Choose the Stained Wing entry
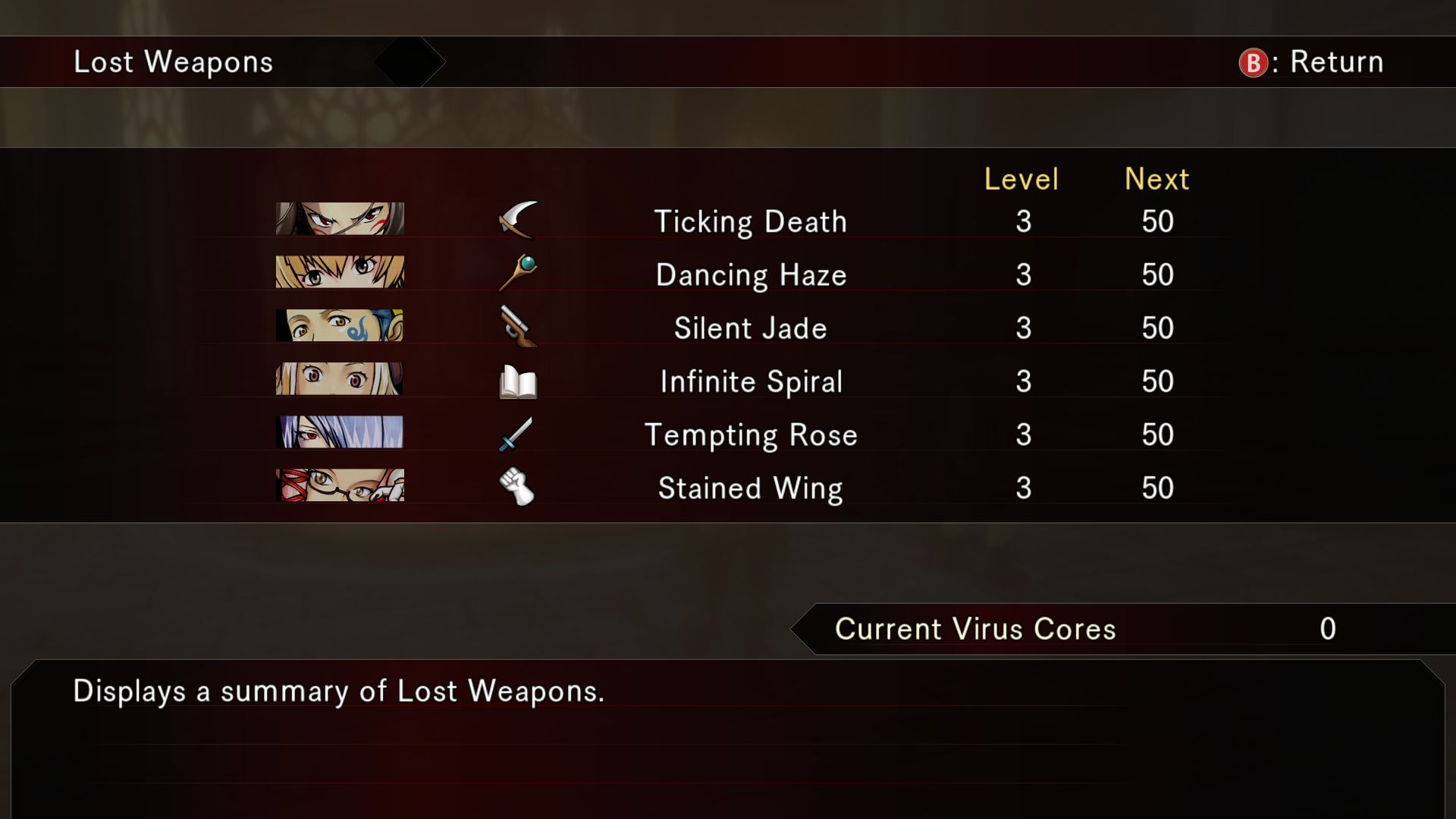 (x=750, y=488)
